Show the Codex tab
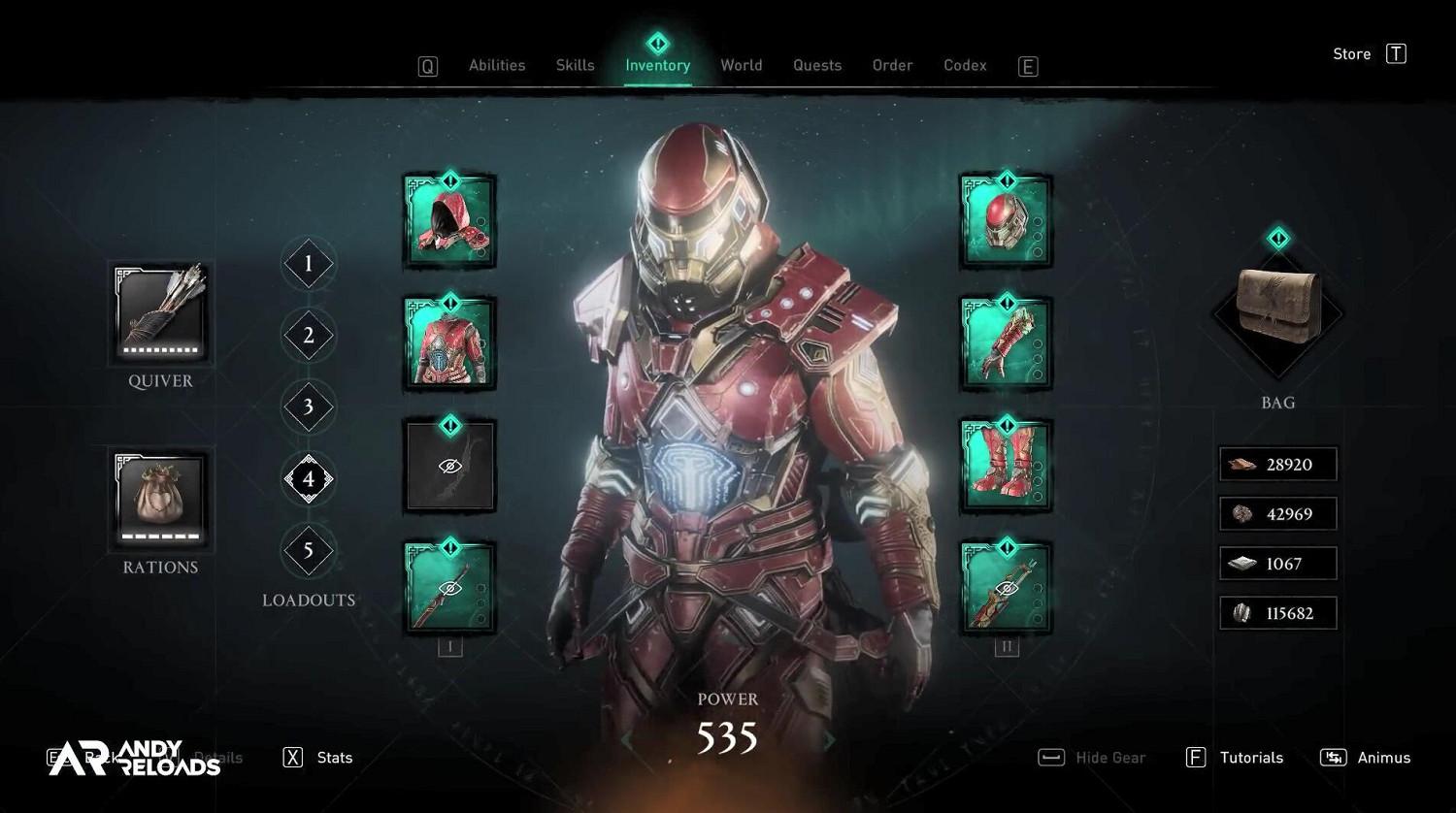This screenshot has width=1456, height=813. click(965, 65)
